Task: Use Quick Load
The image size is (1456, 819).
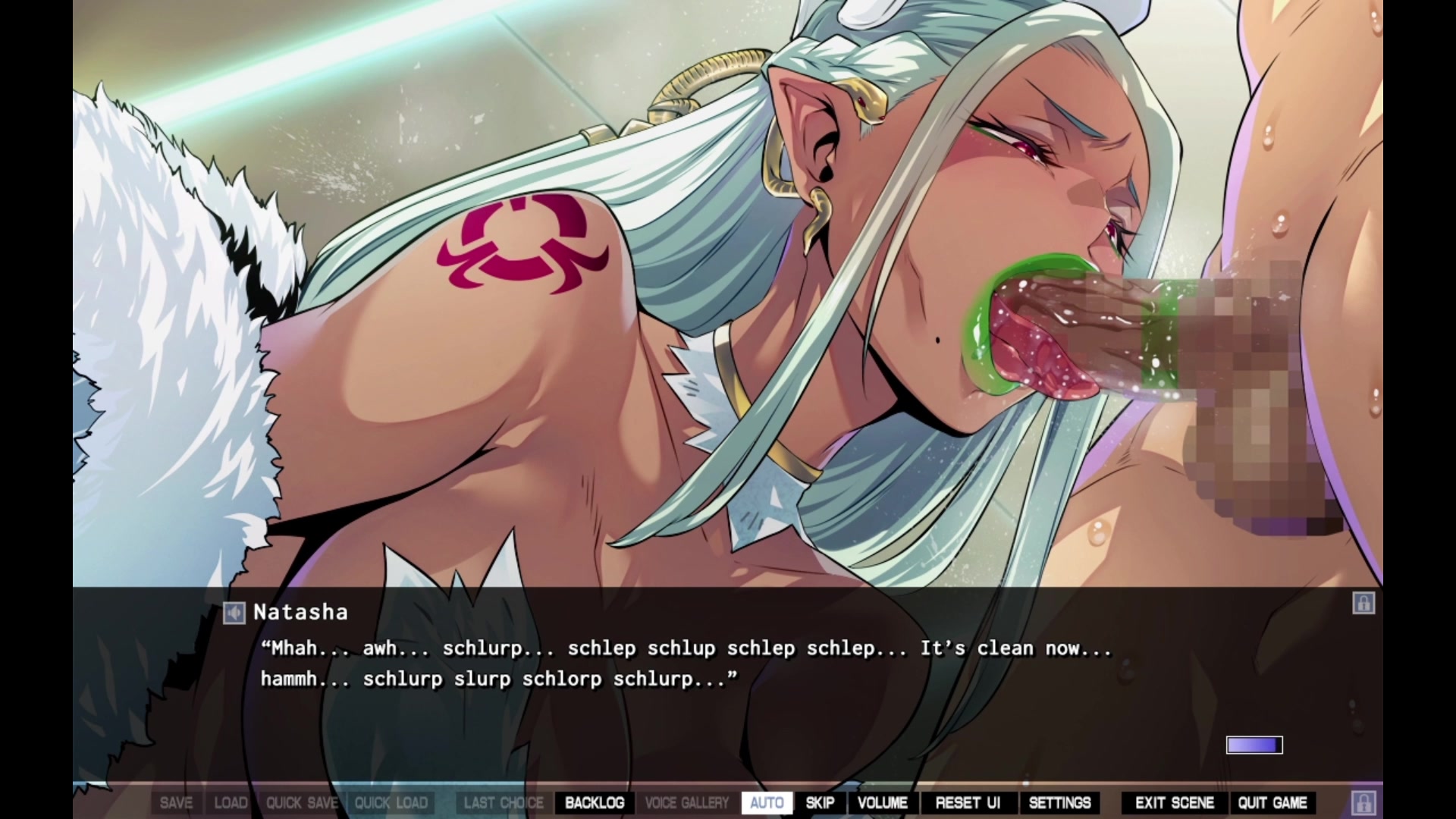Action: 391,802
